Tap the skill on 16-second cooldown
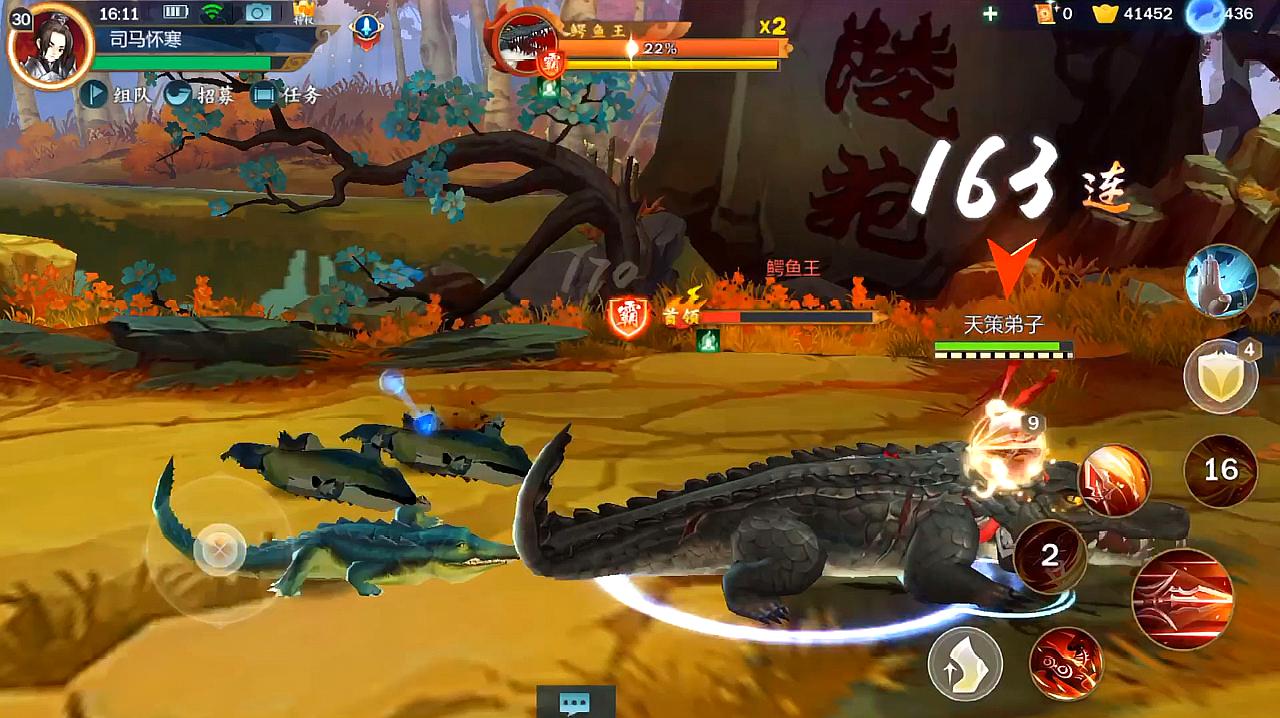 (x=1220, y=469)
